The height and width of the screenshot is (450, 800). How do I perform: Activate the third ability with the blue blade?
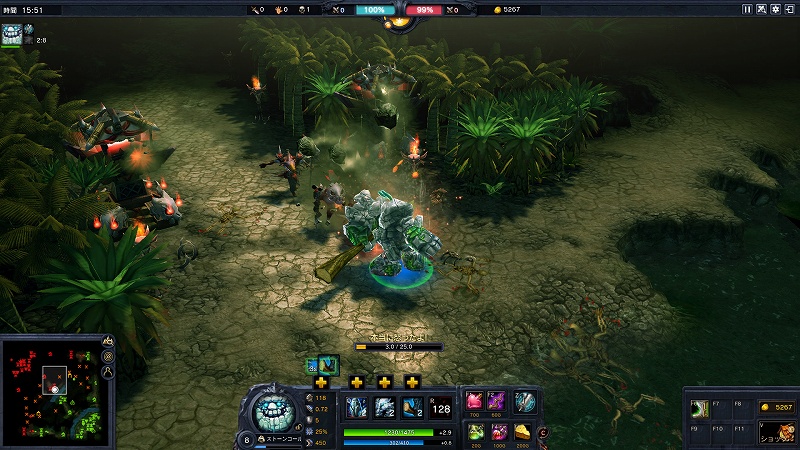412,407
